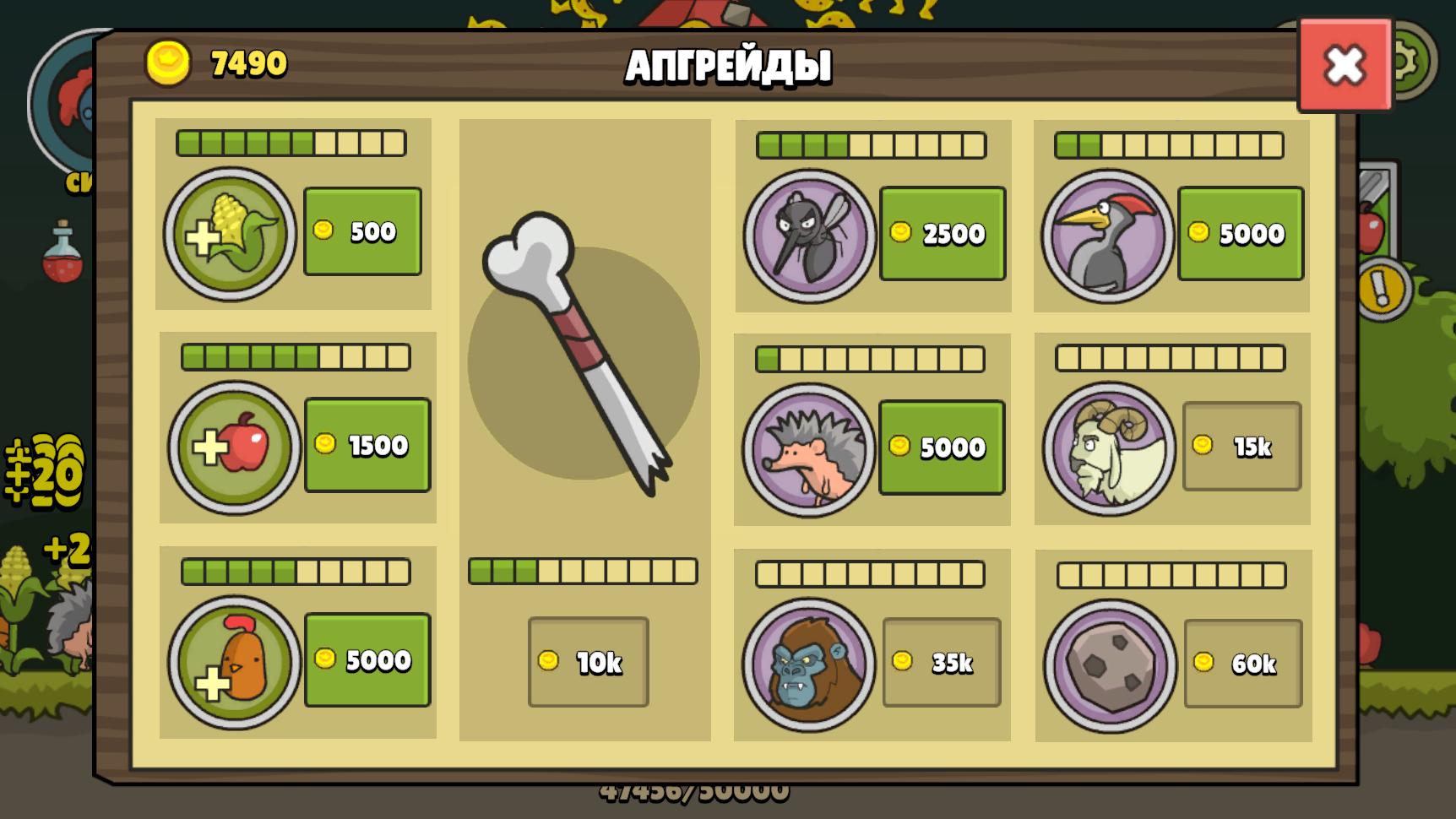Select the hedgehog portrait icon
This screenshot has width=1456, height=819.
(x=809, y=450)
